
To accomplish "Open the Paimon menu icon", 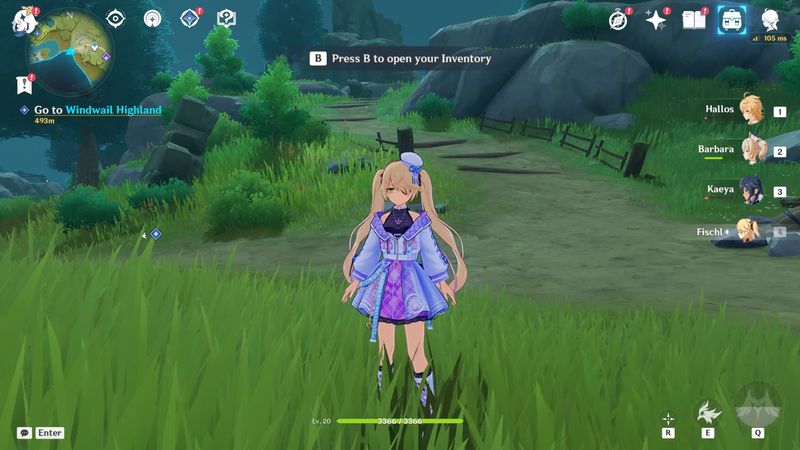I will [24, 19].
